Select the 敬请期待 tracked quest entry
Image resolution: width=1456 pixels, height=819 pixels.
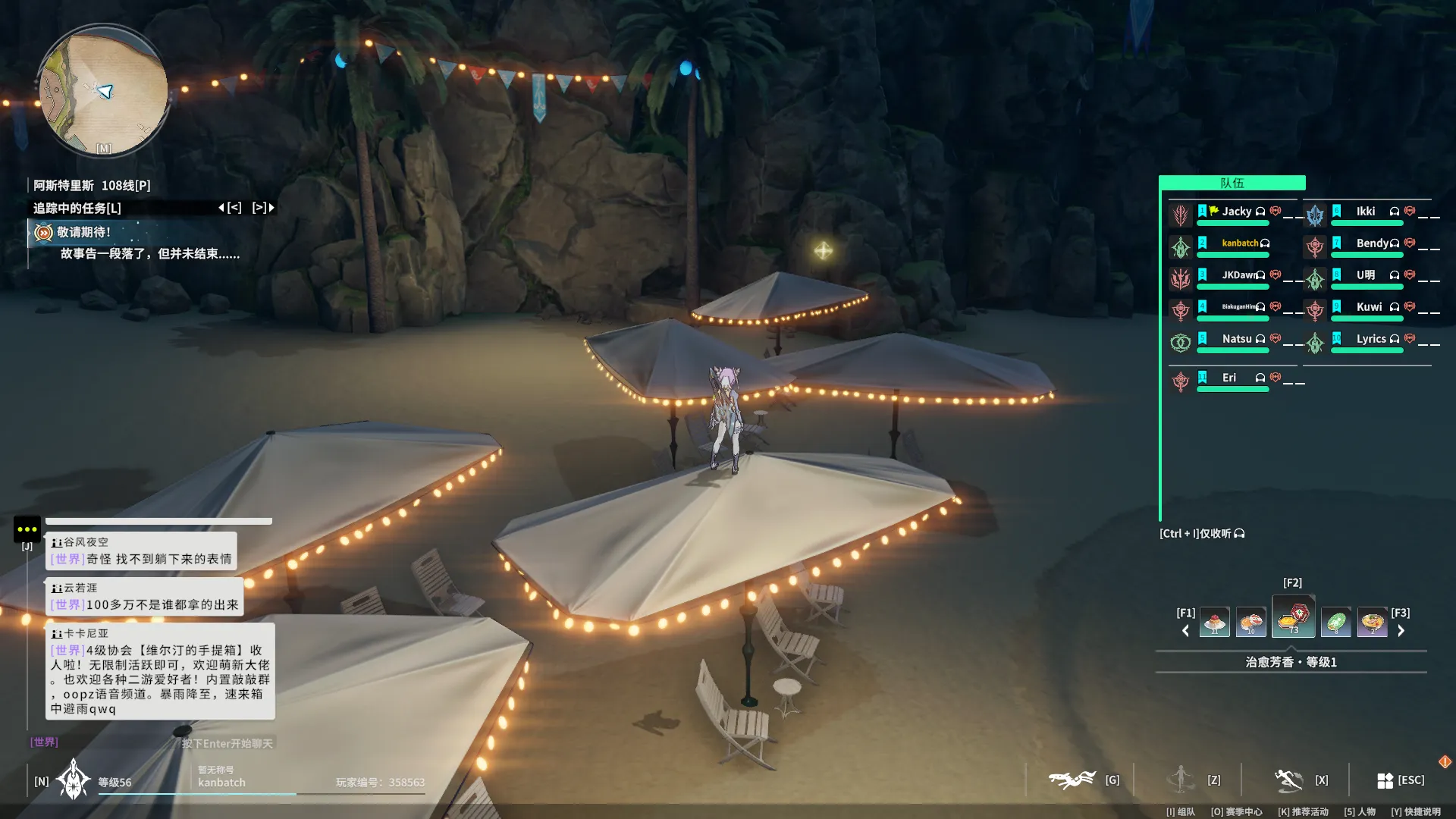coord(83,233)
